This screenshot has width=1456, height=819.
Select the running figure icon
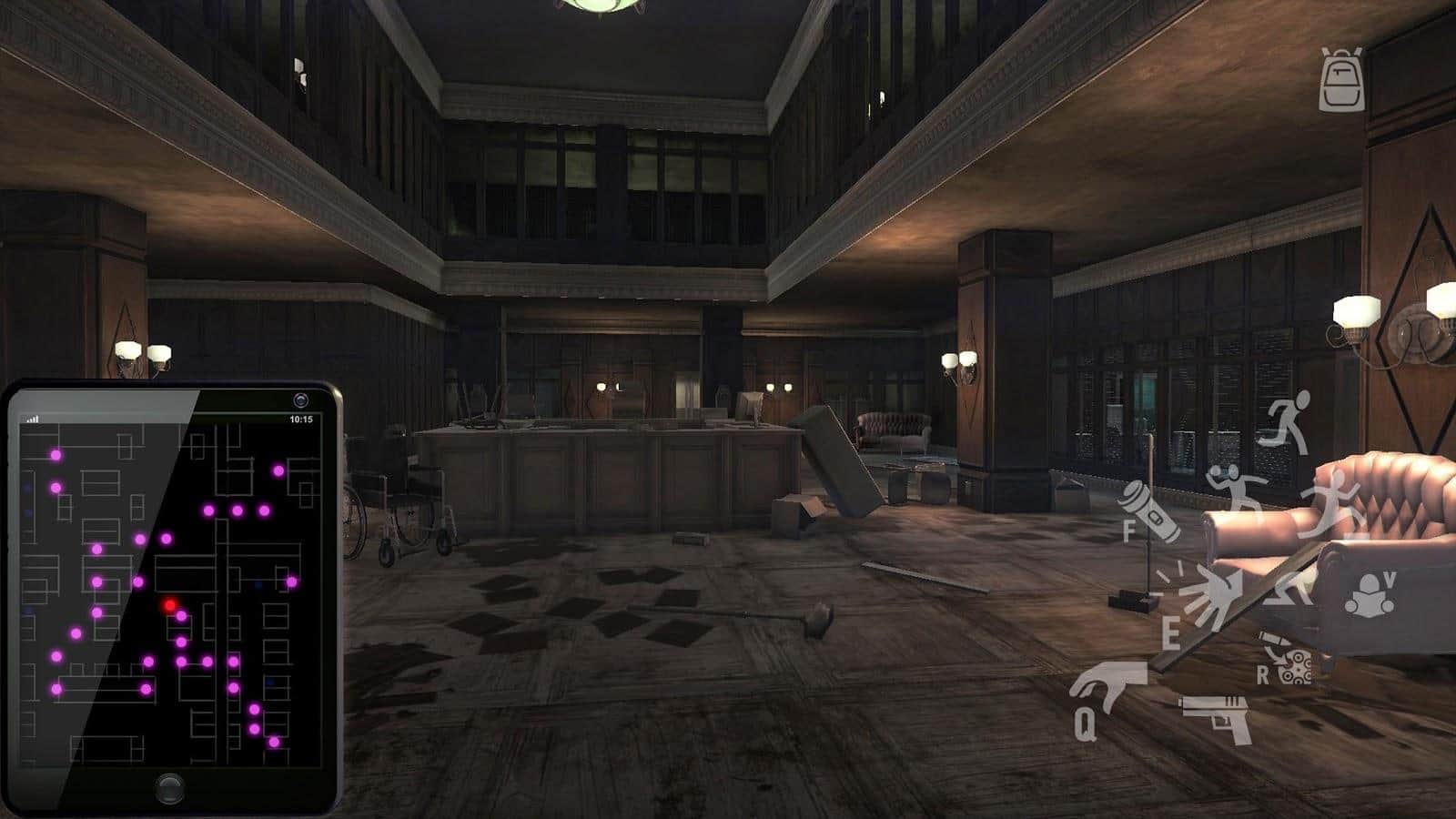point(1287,420)
